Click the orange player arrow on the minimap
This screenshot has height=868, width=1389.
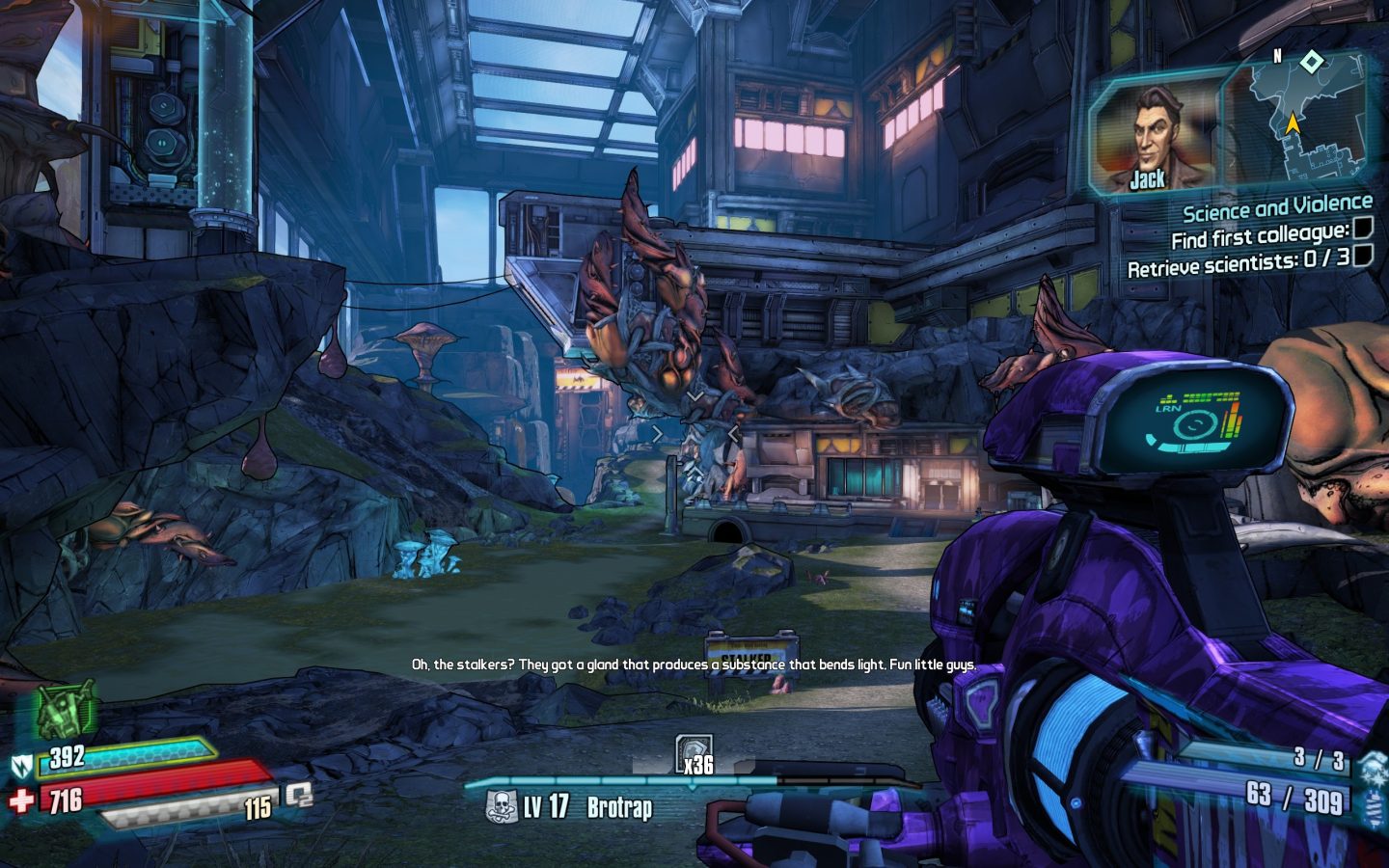tap(1293, 123)
